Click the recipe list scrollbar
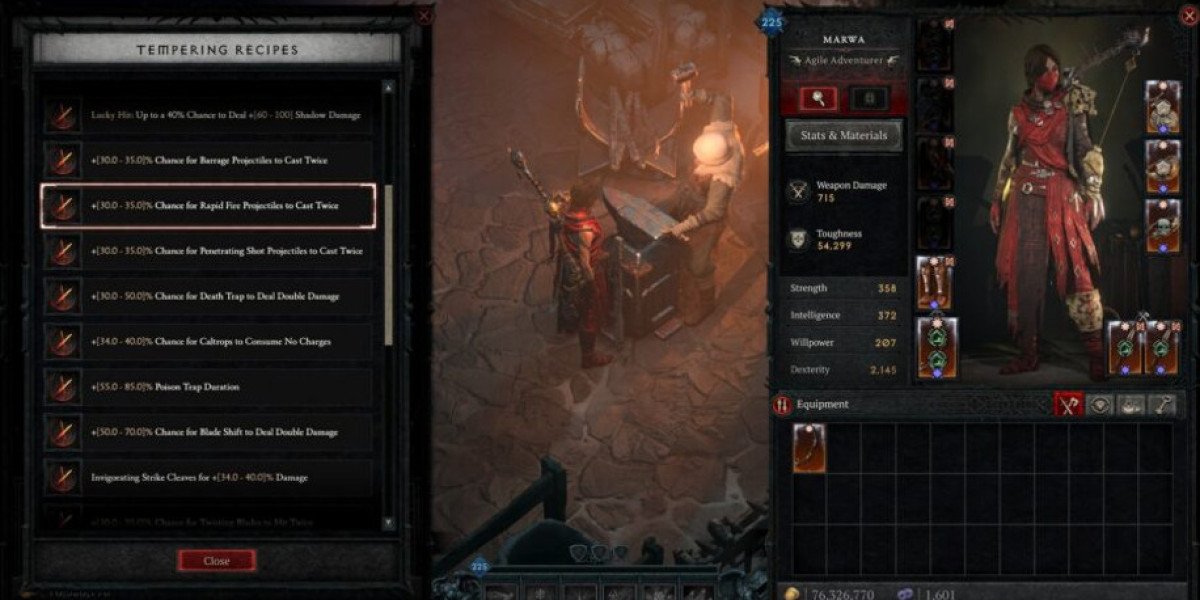 [388, 265]
